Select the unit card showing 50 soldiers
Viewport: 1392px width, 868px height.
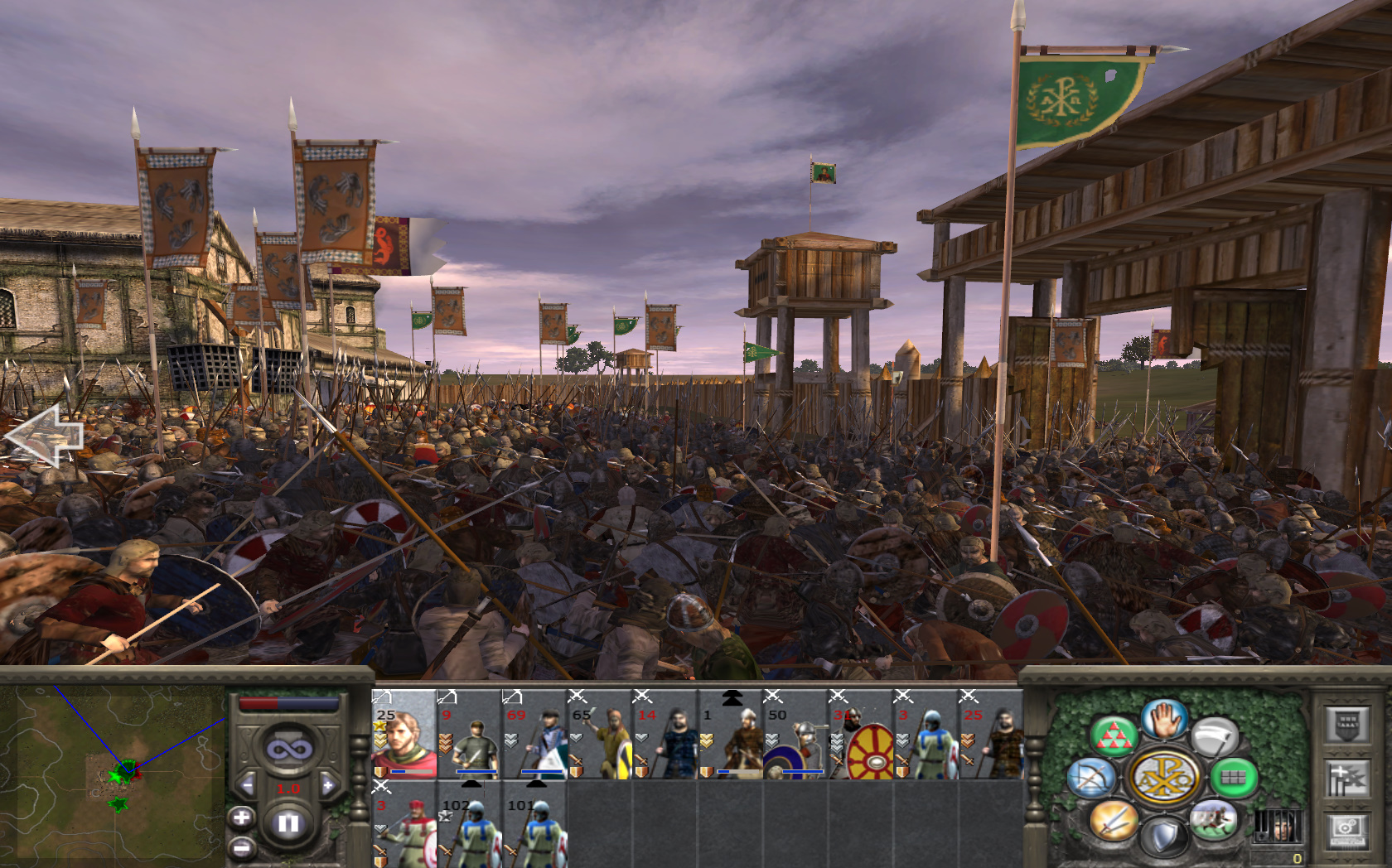tap(795, 735)
